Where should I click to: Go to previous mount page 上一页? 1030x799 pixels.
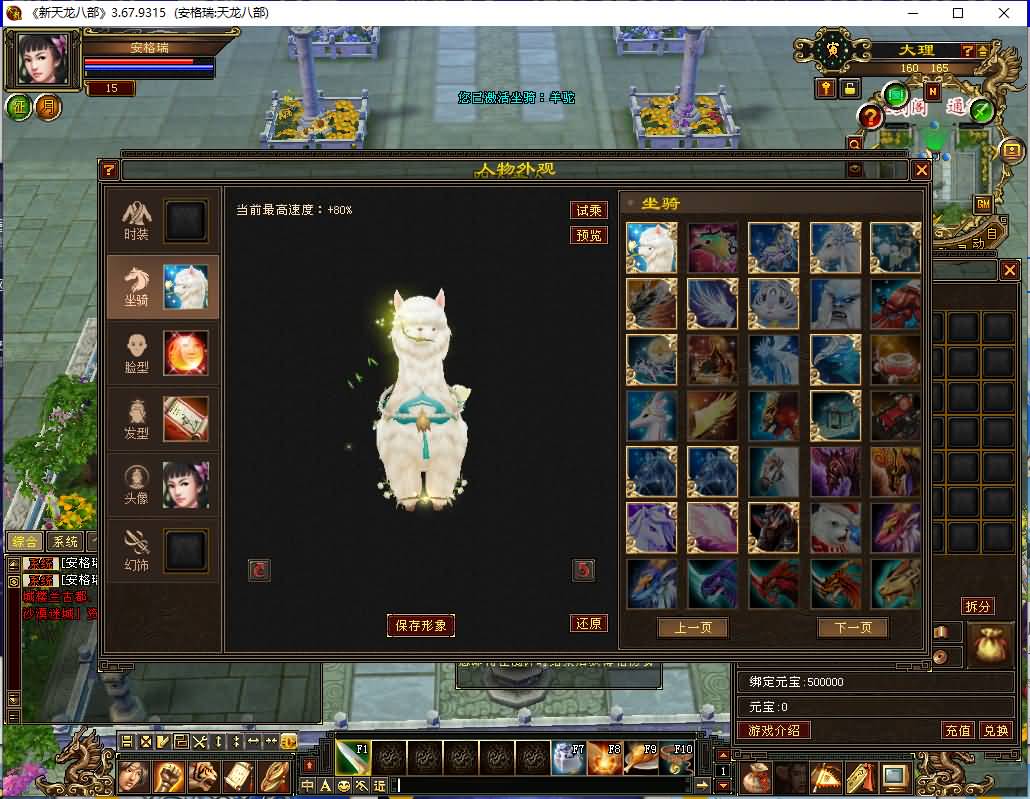(692, 628)
